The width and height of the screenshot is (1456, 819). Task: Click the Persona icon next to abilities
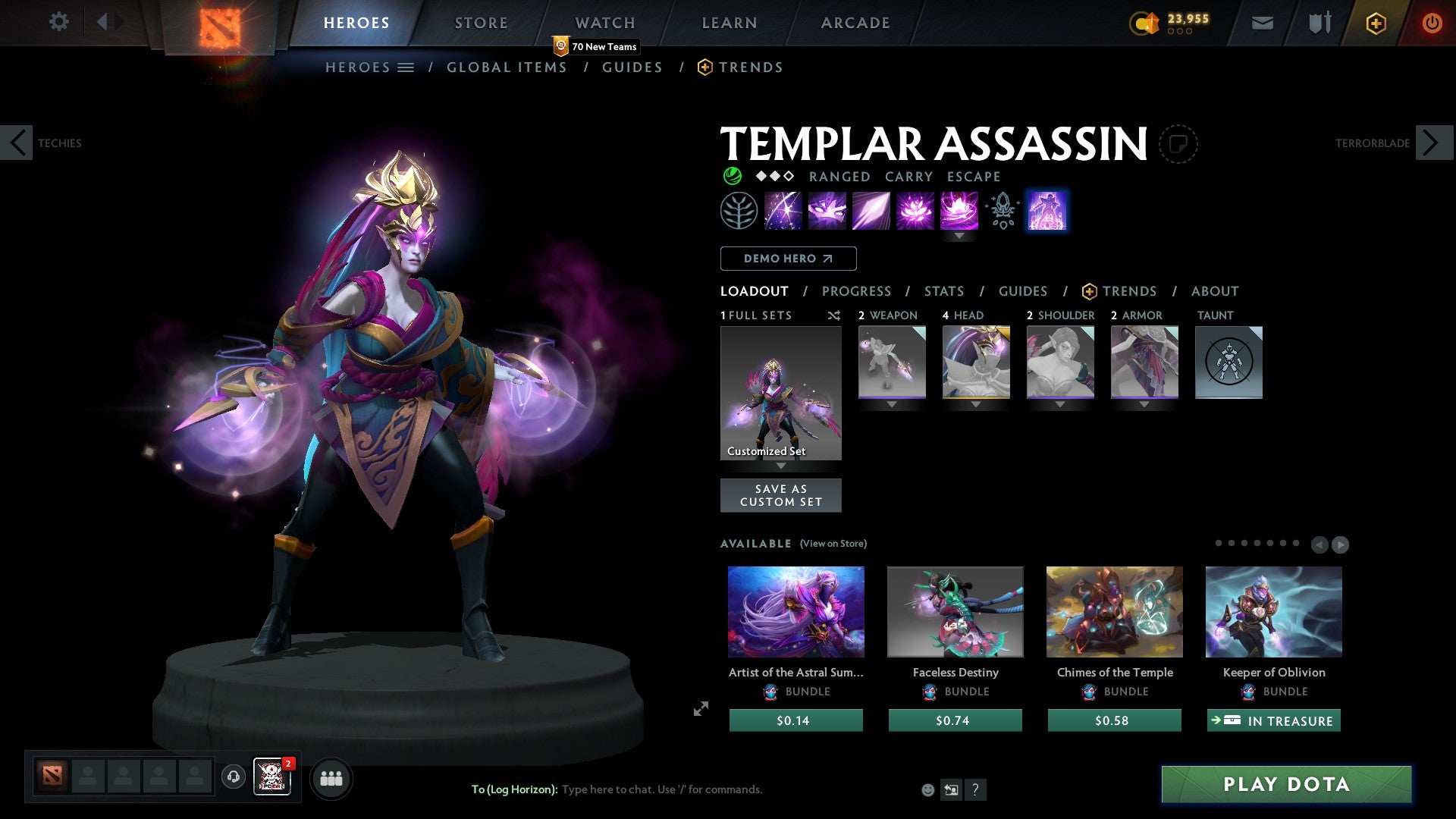point(1047,211)
